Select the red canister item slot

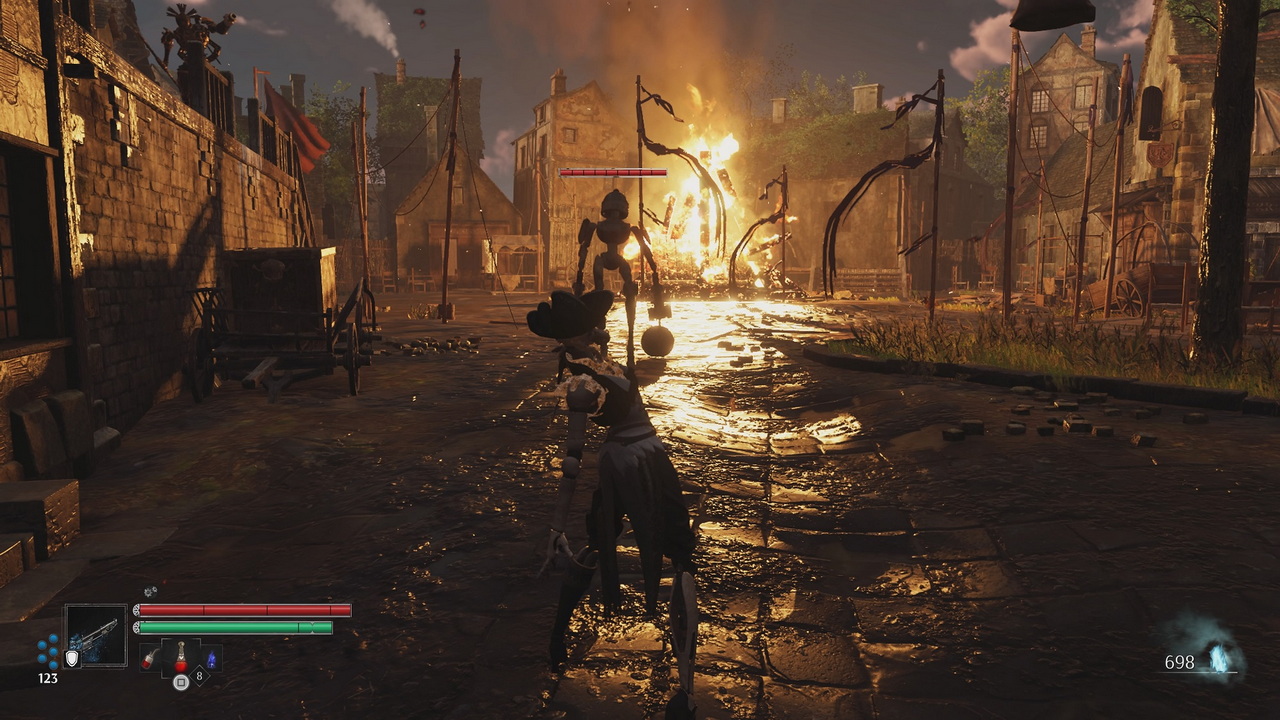click(152, 658)
